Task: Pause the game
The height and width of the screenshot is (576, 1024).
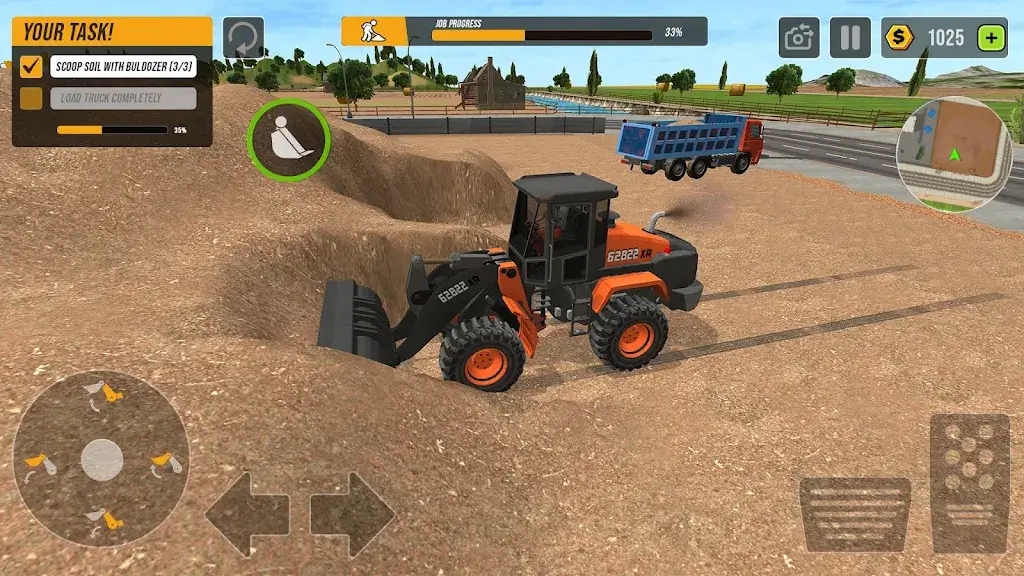Action: pyautogui.click(x=850, y=38)
